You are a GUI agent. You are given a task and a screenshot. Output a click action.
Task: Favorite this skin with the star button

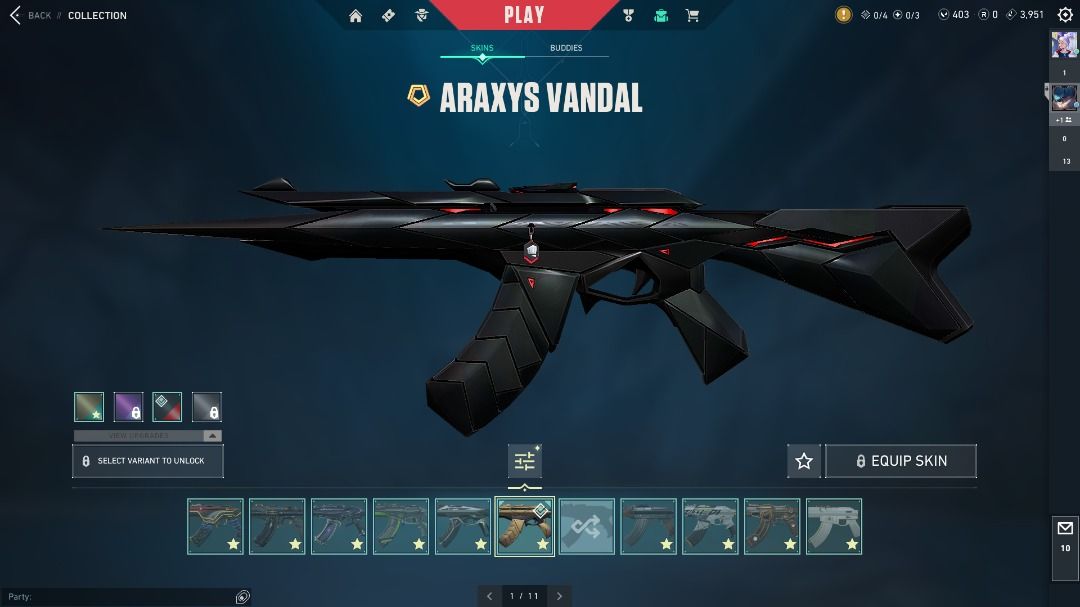[804, 461]
